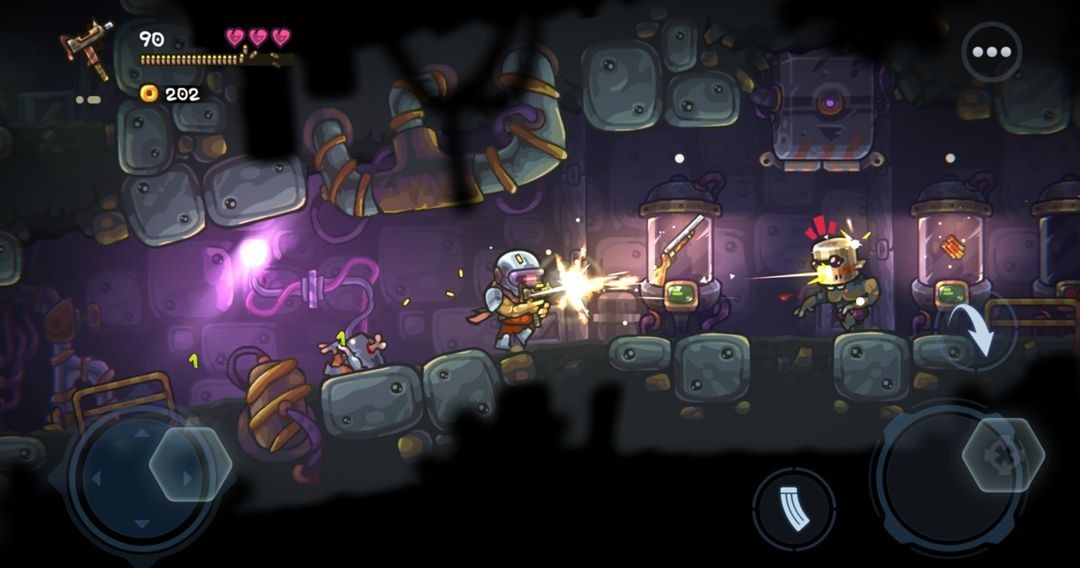
Task: Open the three-dot pause menu
Action: pyautogui.click(x=991, y=51)
